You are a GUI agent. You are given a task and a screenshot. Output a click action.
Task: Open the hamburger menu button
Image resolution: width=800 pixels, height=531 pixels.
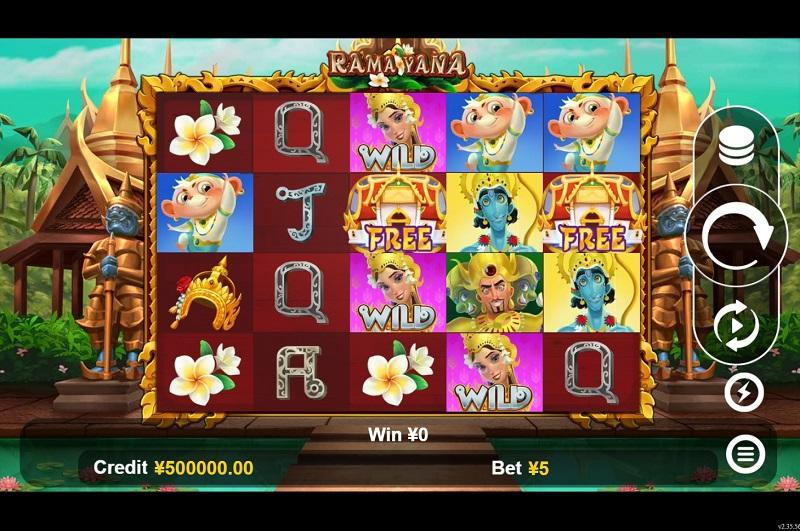(x=744, y=455)
